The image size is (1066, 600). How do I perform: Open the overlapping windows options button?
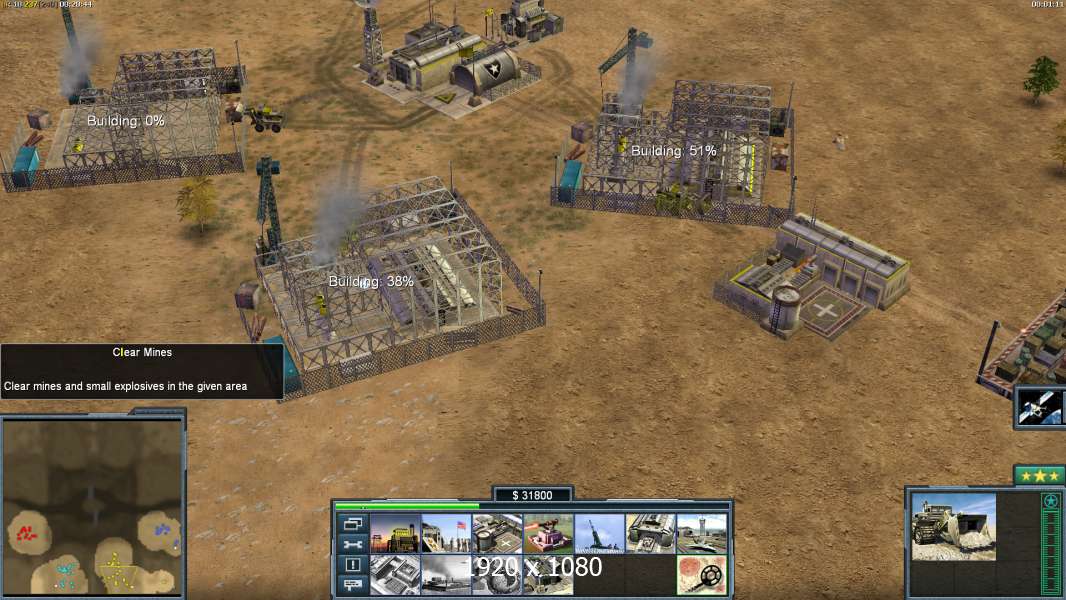352,524
